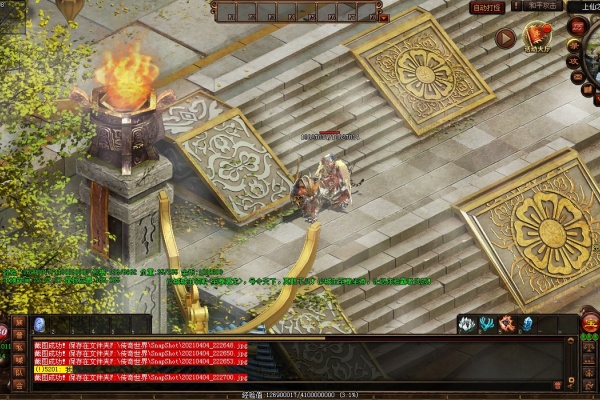
Task: Use the blue coral skill icon
Action: pyautogui.click(x=485, y=324)
